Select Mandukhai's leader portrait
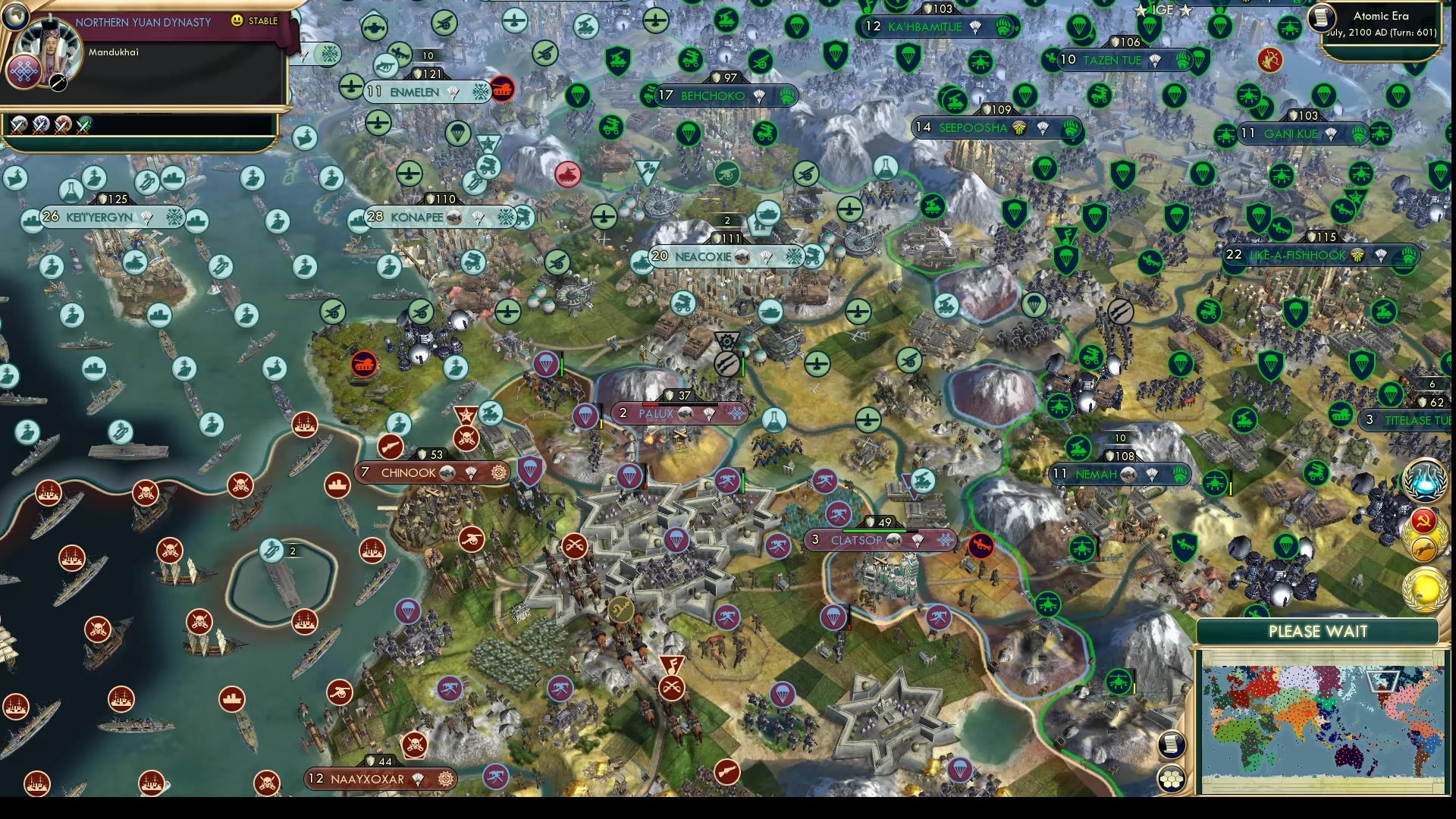This screenshot has width=1456, height=819. coord(50,43)
